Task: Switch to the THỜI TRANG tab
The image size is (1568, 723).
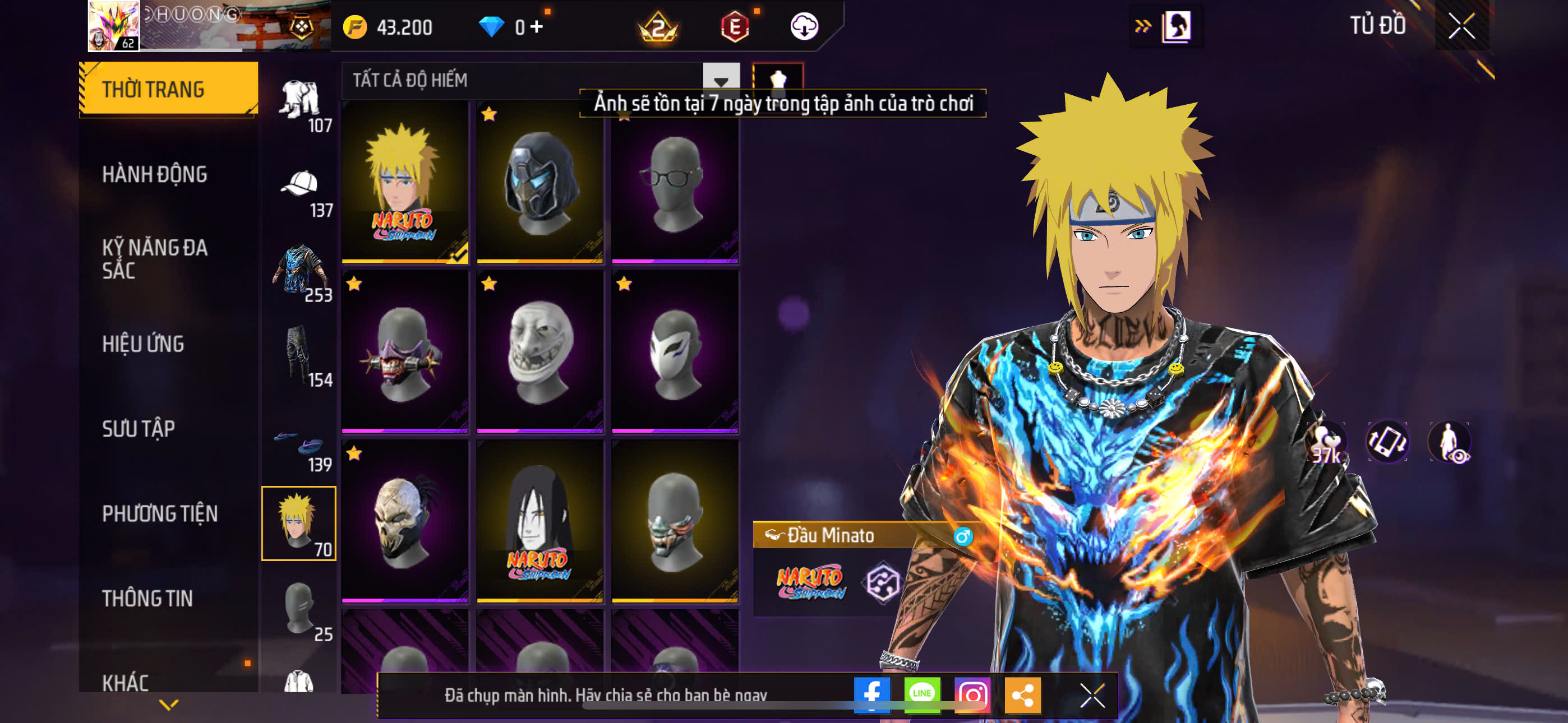Action: [x=168, y=89]
